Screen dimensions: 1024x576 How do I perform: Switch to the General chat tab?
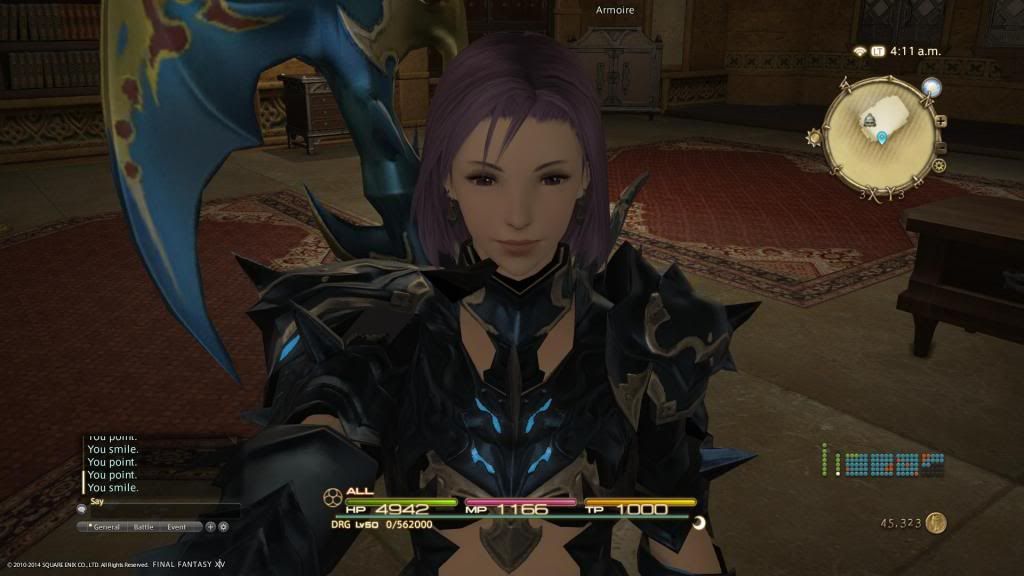(105, 527)
